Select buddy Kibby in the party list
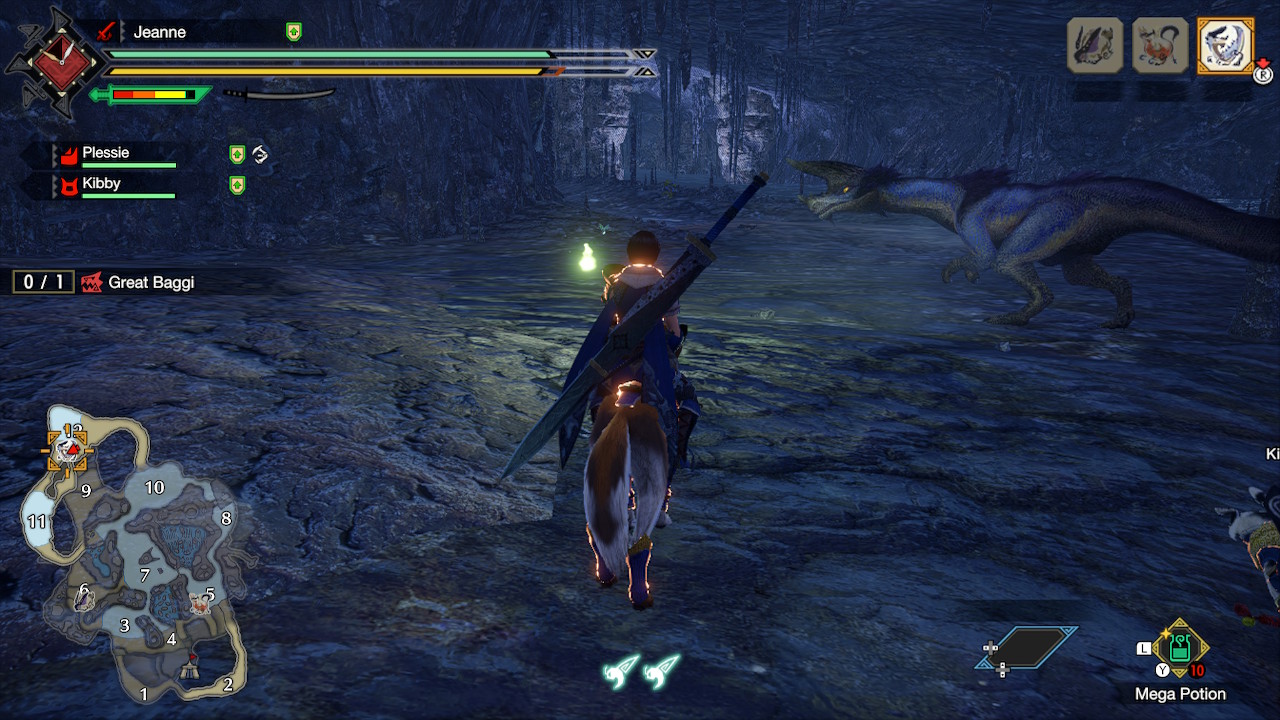Screen dimensions: 1280x720 click(101, 184)
